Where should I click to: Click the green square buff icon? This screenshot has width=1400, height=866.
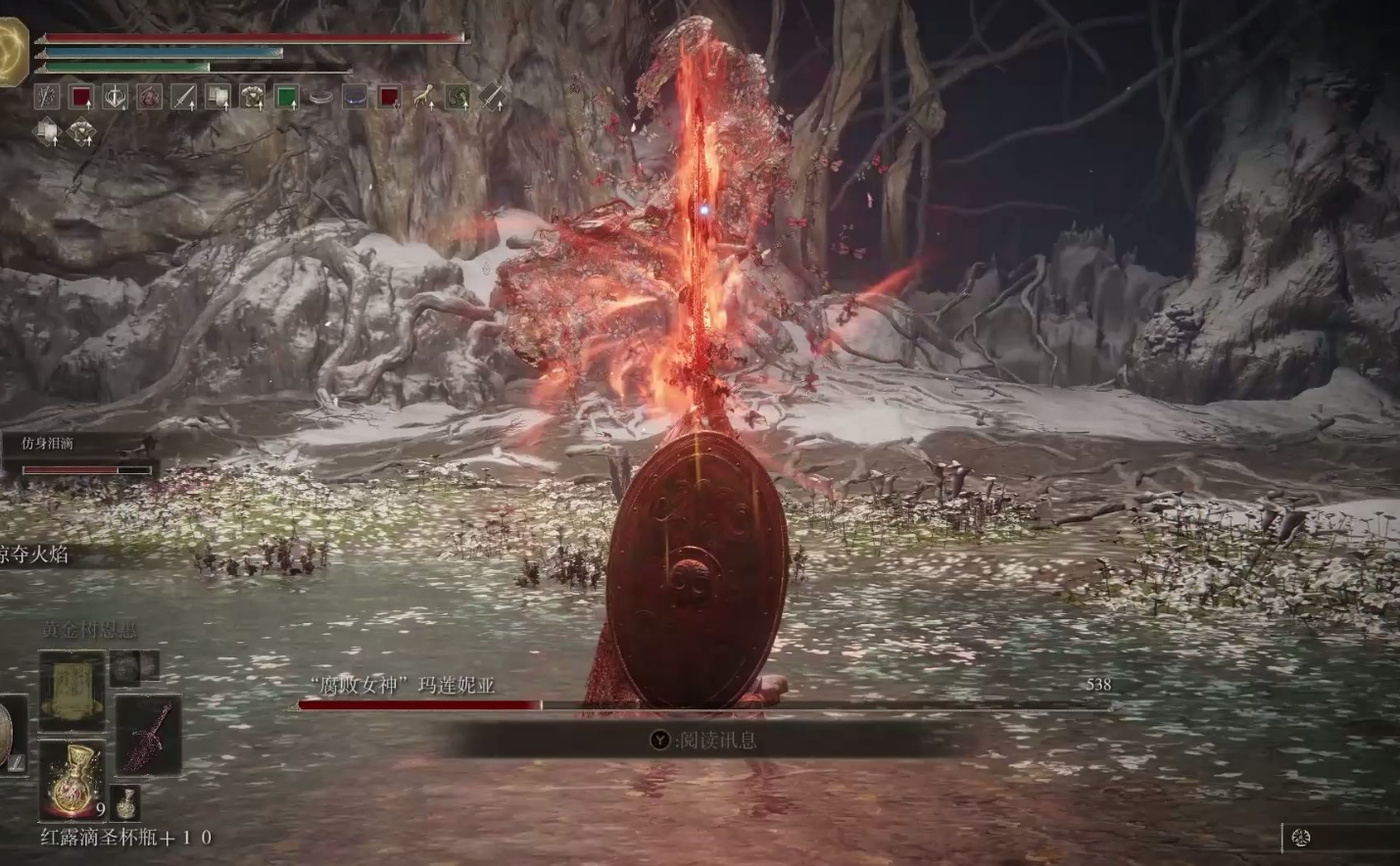click(x=286, y=97)
